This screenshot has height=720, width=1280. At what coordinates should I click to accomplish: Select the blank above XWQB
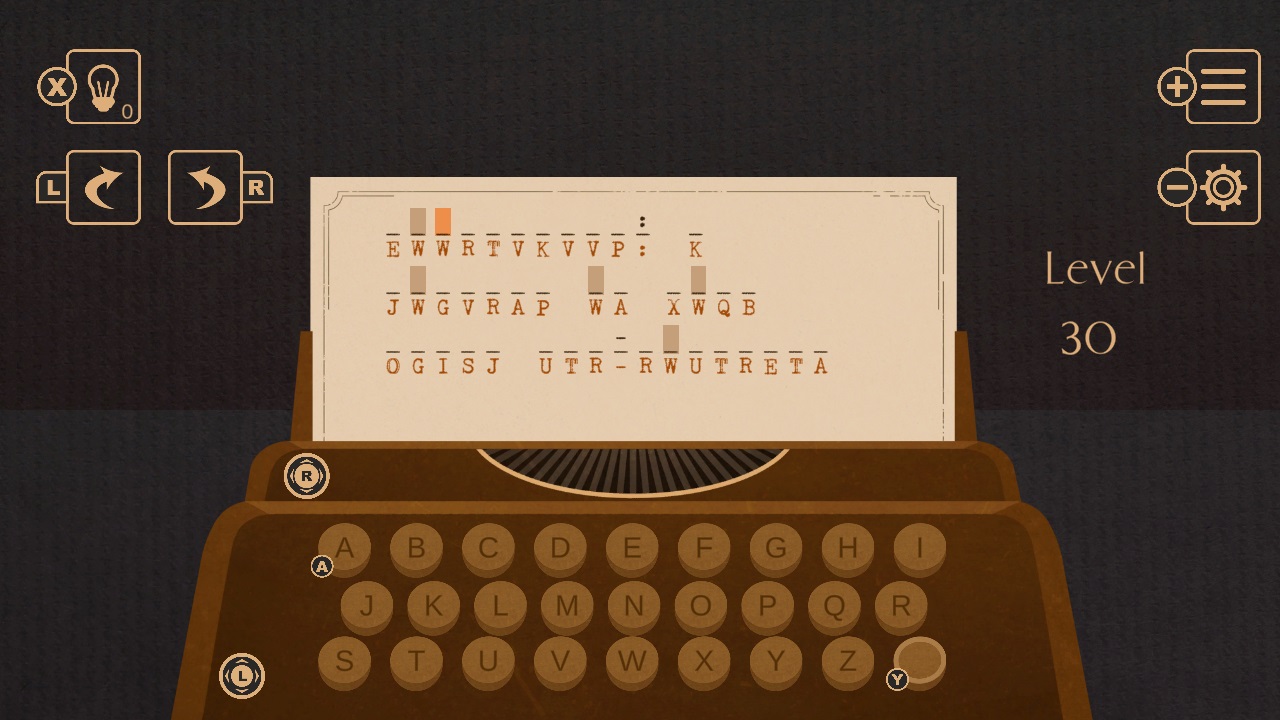[x=696, y=280]
